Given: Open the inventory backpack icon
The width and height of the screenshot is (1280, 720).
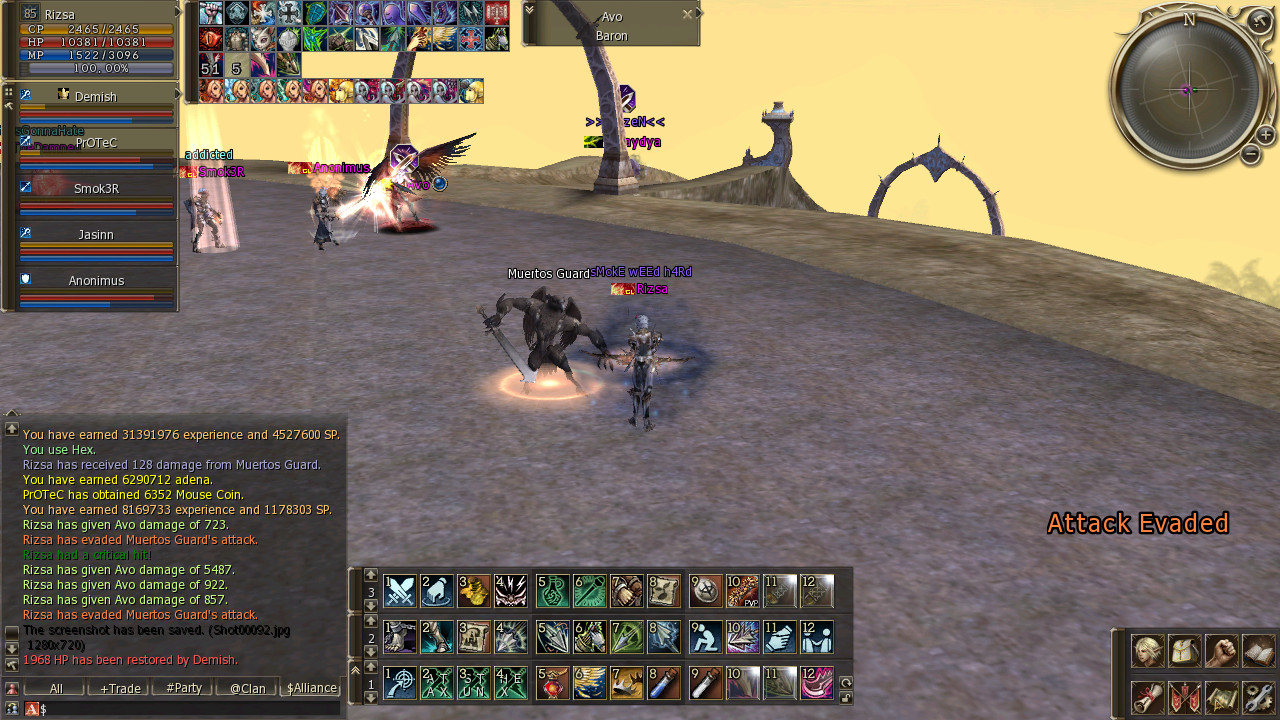Looking at the screenshot, I should pos(1185,651).
